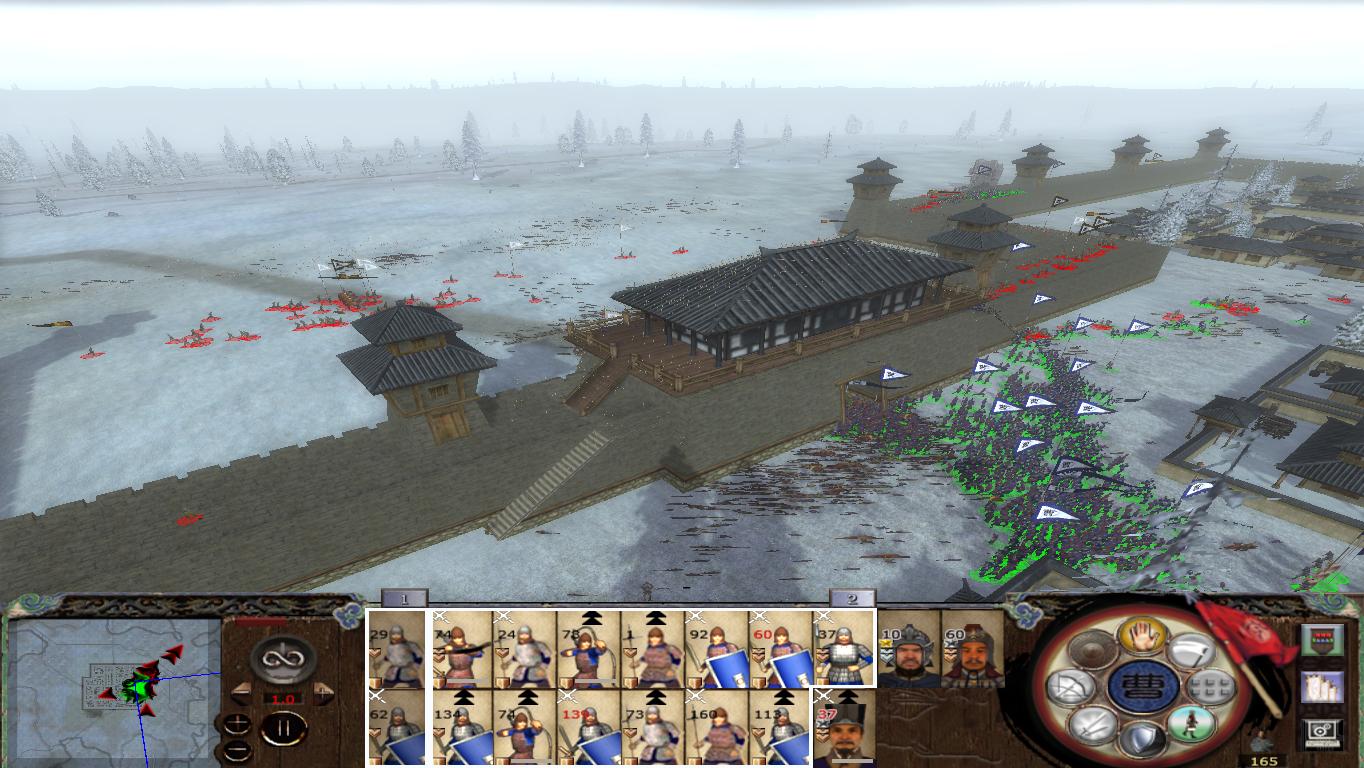This screenshot has width=1364, height=768.
Task: Pause the battle with the pause button
Action: pos(285,728)
